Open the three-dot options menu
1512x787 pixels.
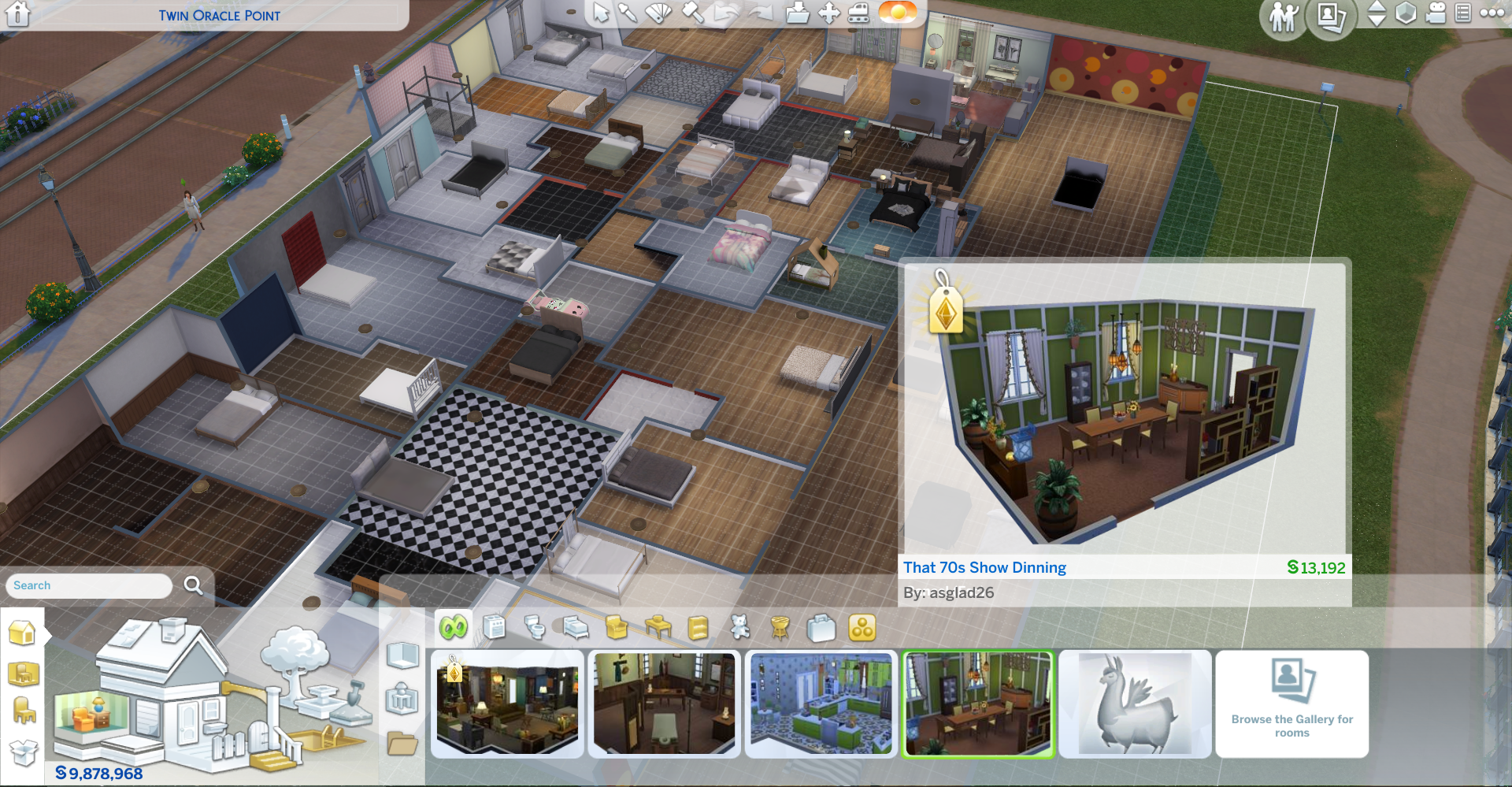pos(1492,13)
